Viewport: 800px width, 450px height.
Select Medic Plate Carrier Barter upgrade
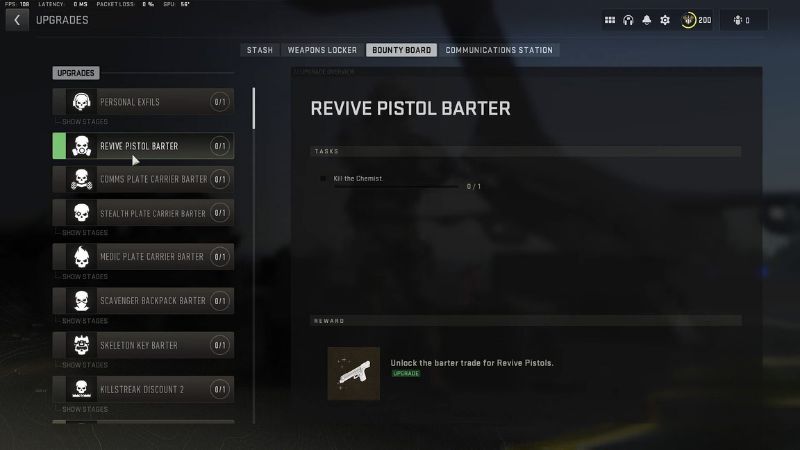pyautogui.click(x=143, y=257)
